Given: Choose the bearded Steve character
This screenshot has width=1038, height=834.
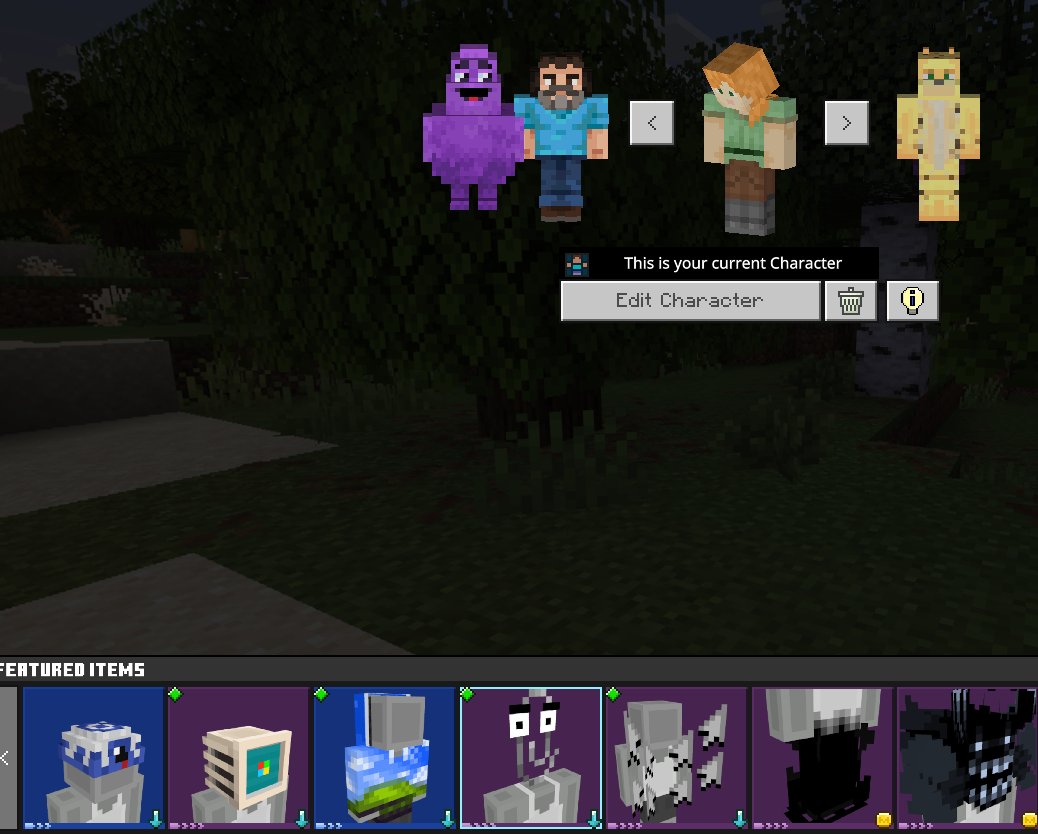Looking at the screenshot, I should [562, 135].
